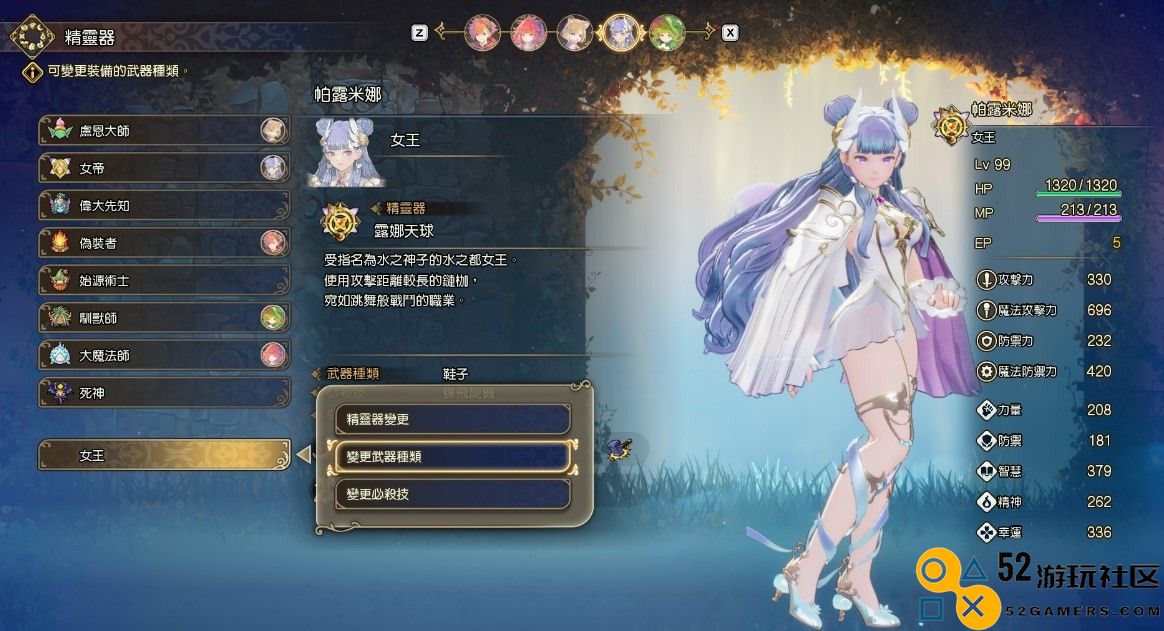Click the highlighted 女王 class row
This screenshot has width=1164, height=631.
pyautogui.click(x=164, y=455)
